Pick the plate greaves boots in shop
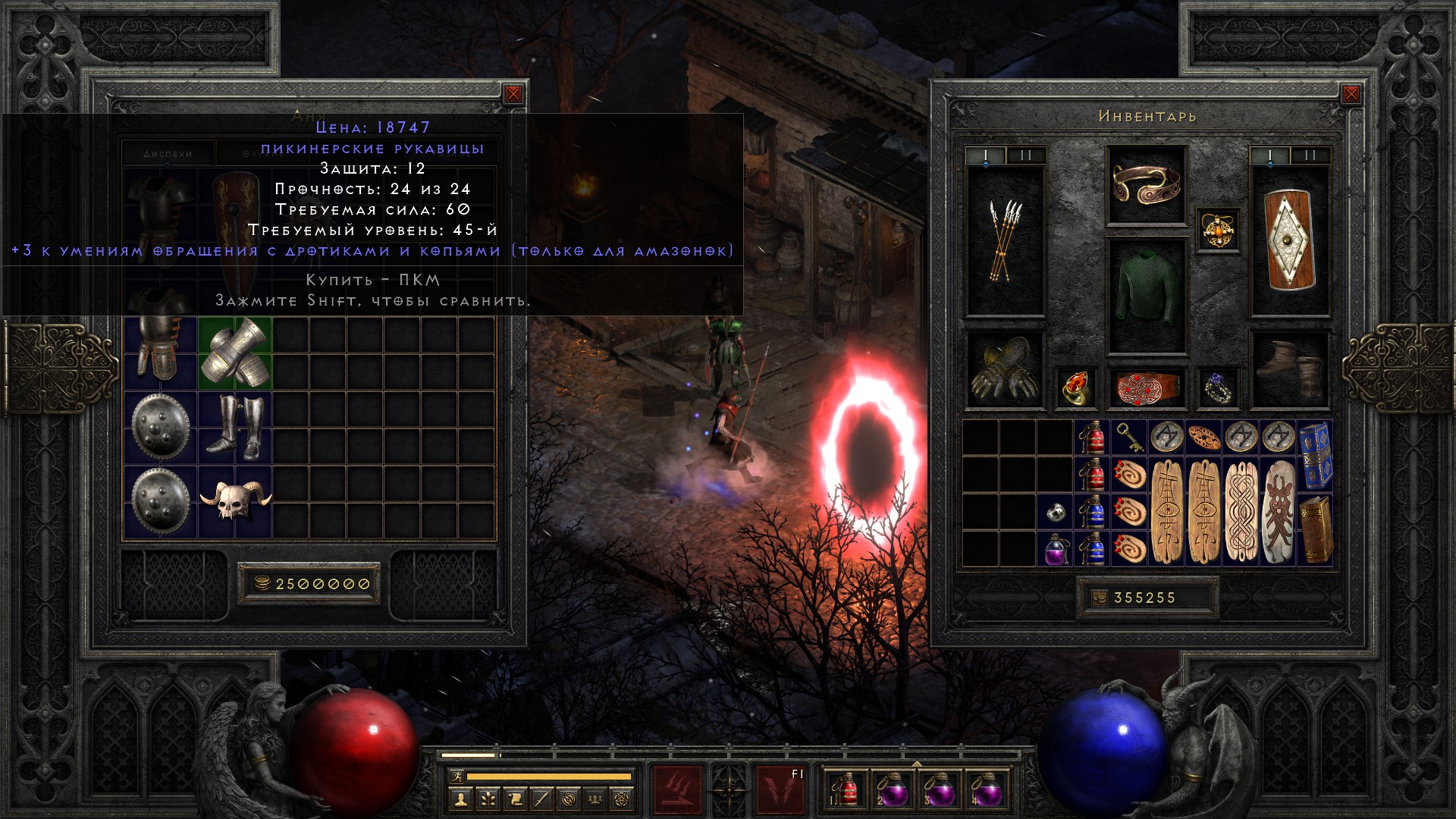The width and height of the screenshot is (1456, 819). 235,427
